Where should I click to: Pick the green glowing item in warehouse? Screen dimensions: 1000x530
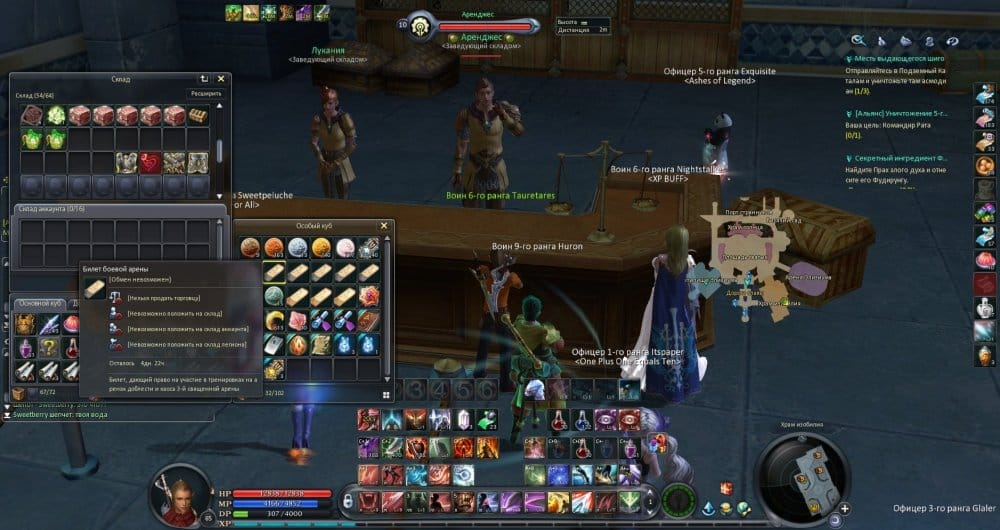pyautogui.click(x=56, y=114)
